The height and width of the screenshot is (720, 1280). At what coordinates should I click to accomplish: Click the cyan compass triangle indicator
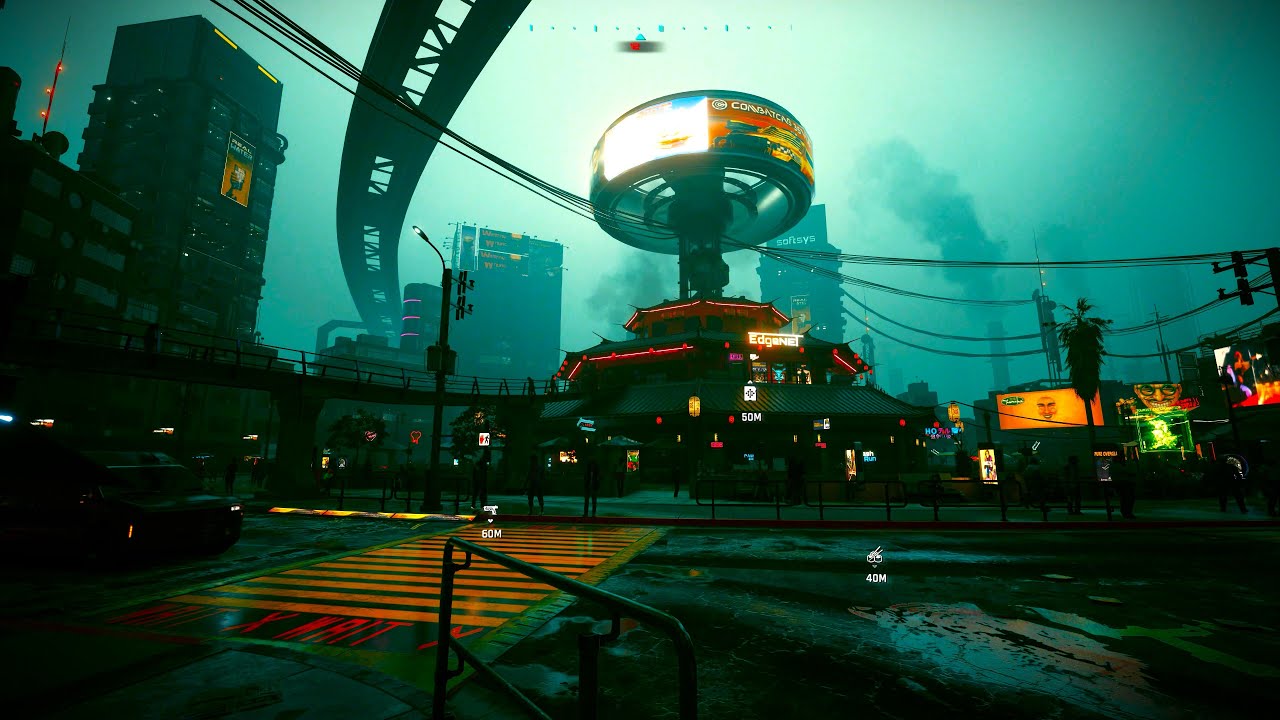click(x=640, y=36)
